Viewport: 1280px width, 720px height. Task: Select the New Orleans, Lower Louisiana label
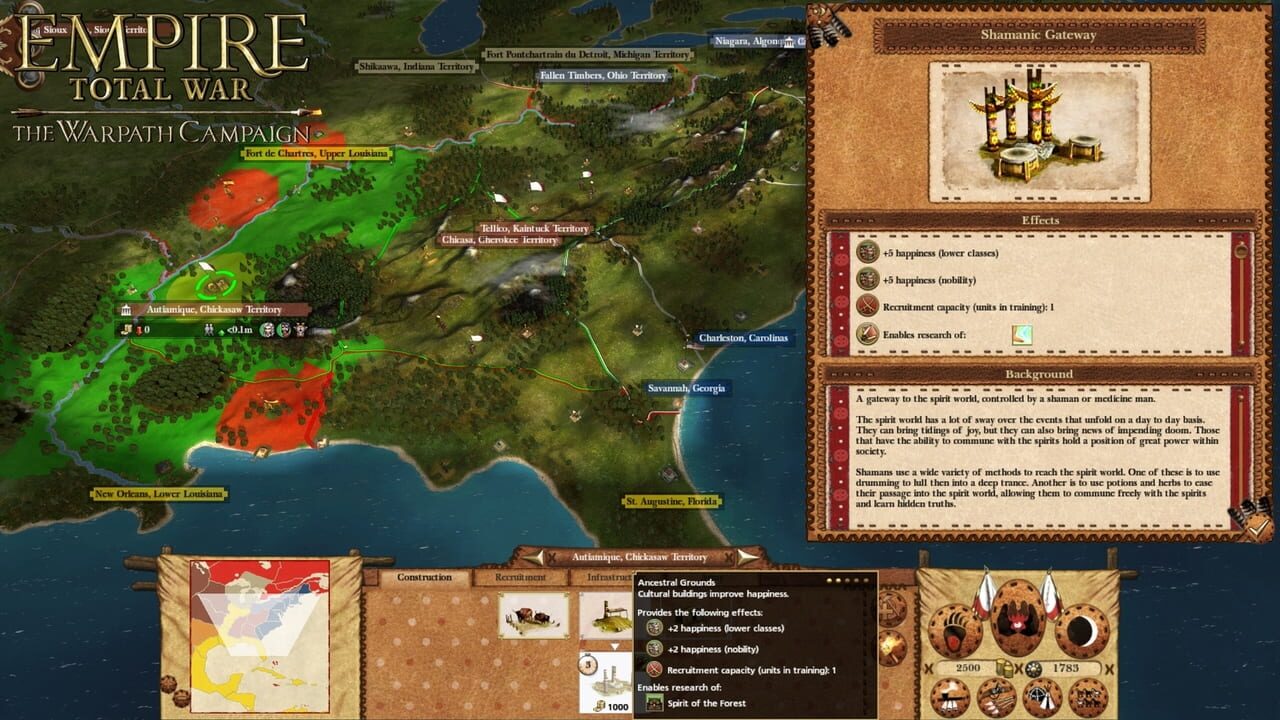tap(161, 492)
